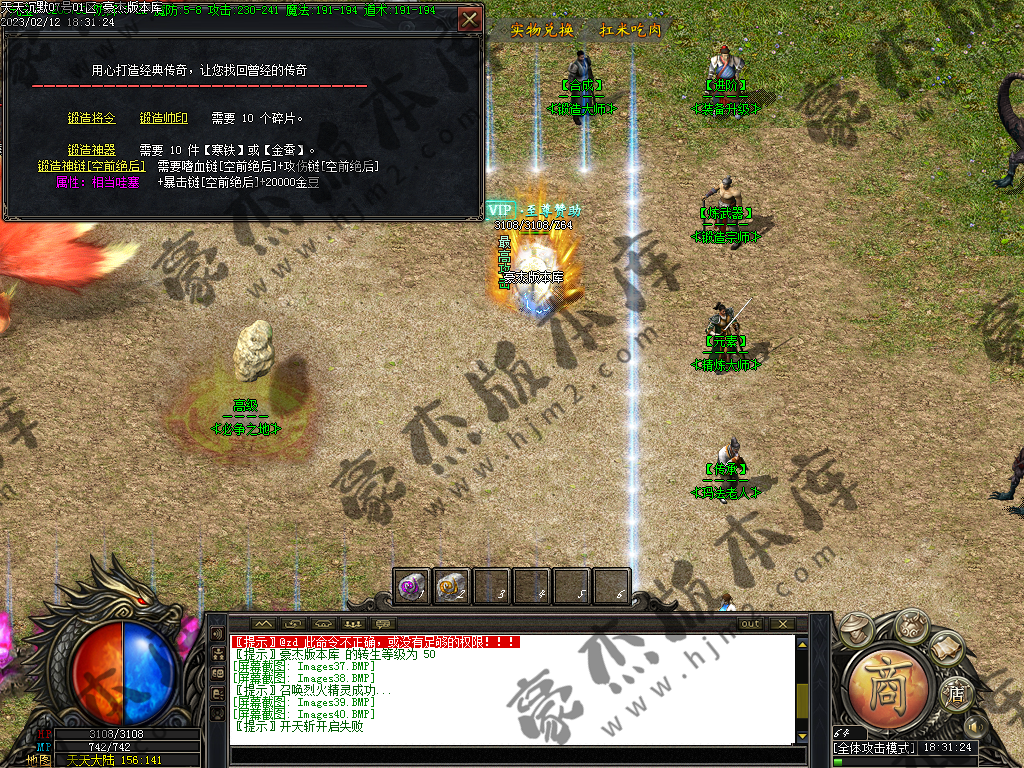Use the golden swirl stone in hotbar slot 2
This screenshot has width=1024, height=768.
coord(452,586)
